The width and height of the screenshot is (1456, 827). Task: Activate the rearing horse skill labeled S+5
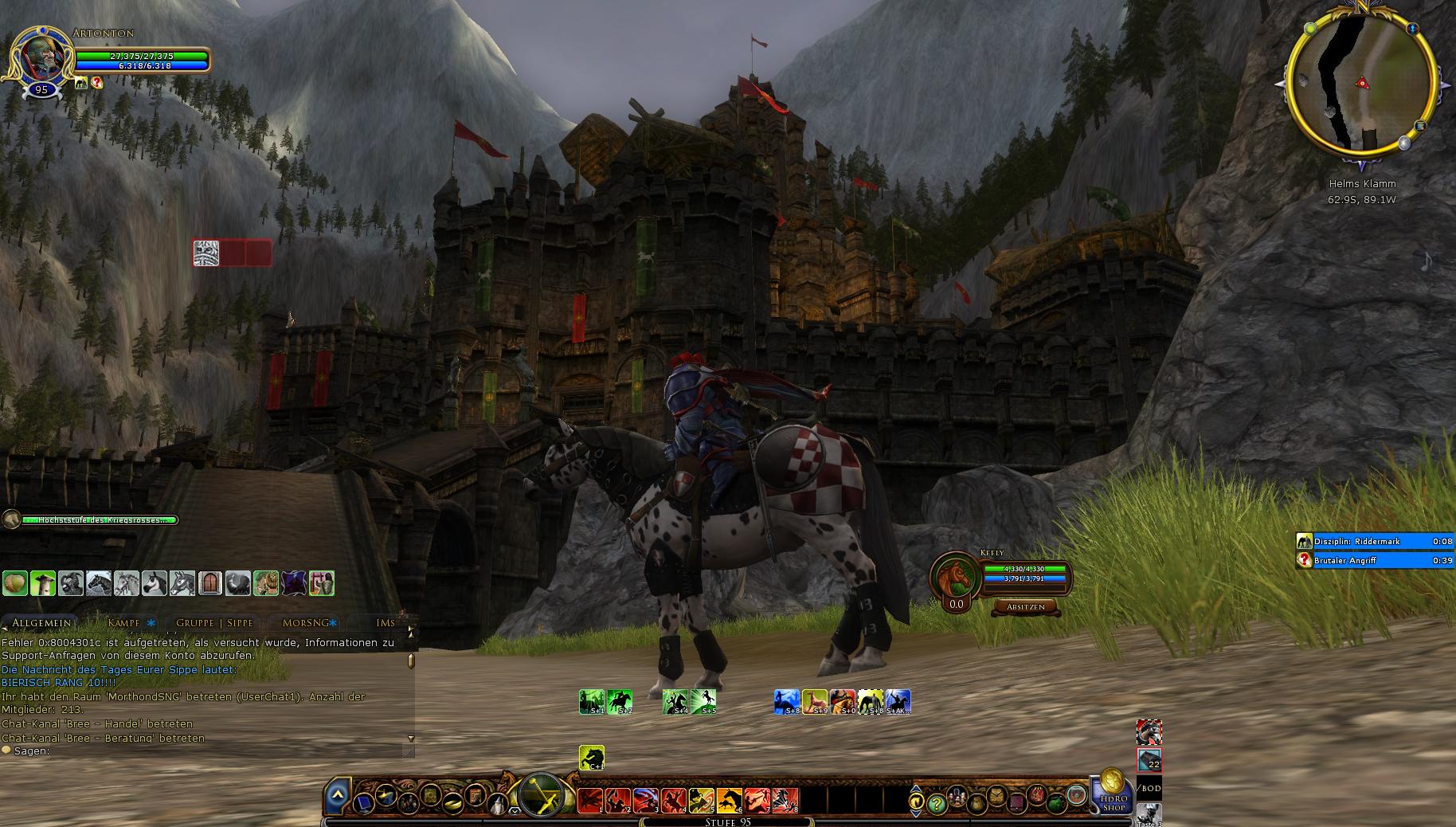click(x=703, y=702)
